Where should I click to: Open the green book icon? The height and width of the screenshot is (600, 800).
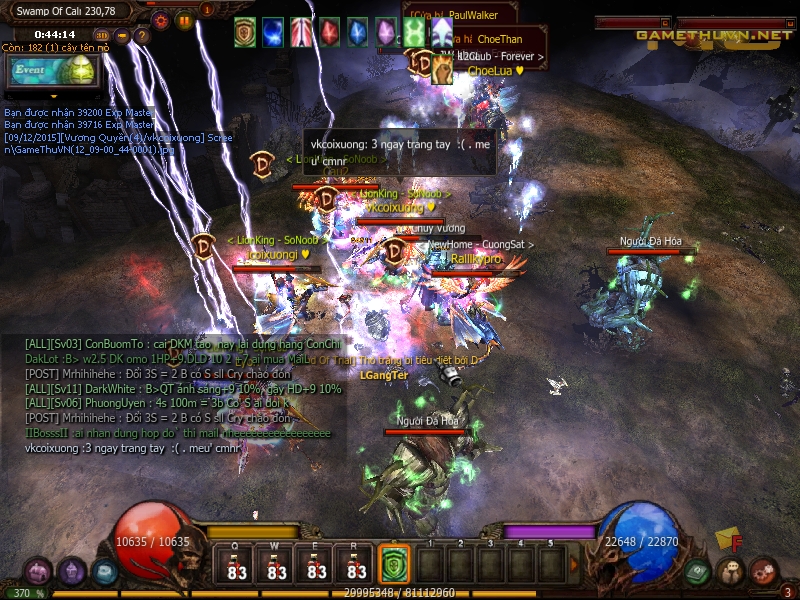[x=698, y=571]
